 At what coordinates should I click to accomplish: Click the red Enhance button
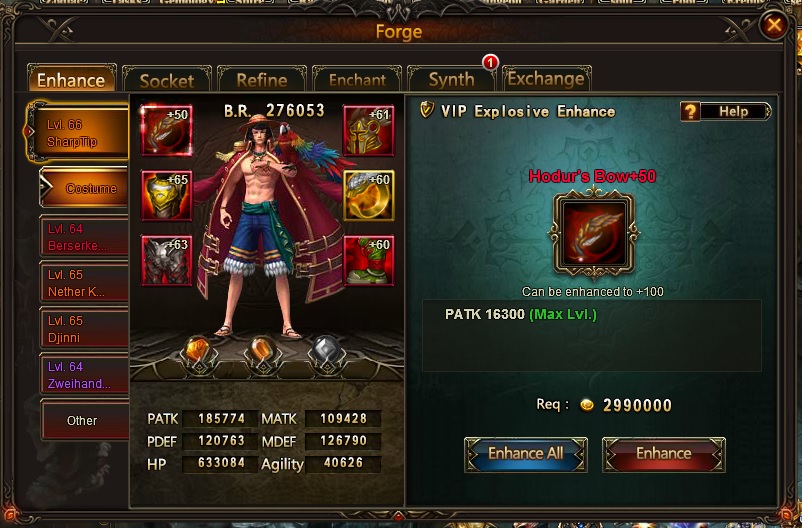click(x=663, y=453)
